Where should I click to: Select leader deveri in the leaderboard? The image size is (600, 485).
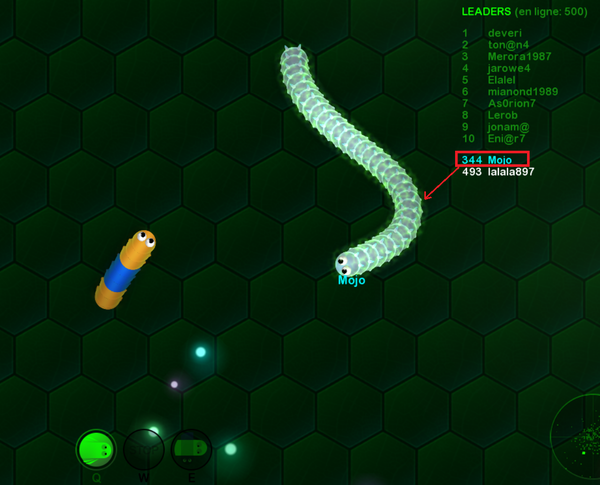[505, 32]
